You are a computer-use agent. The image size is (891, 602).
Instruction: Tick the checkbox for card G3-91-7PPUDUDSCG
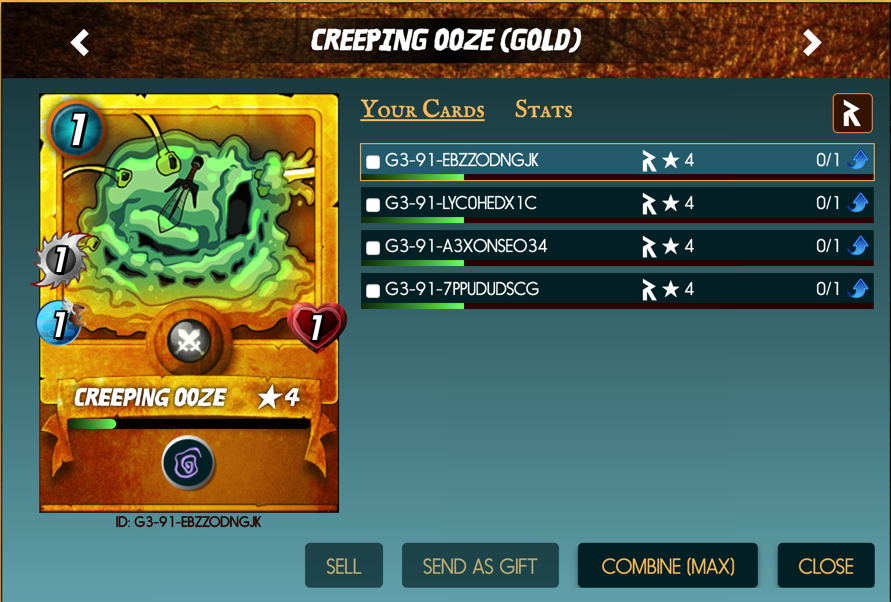coord(373,291)
